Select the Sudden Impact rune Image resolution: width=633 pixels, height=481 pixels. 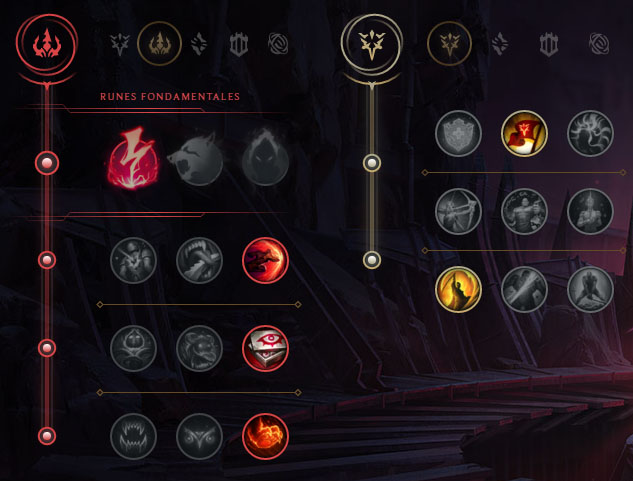point(265,260)
